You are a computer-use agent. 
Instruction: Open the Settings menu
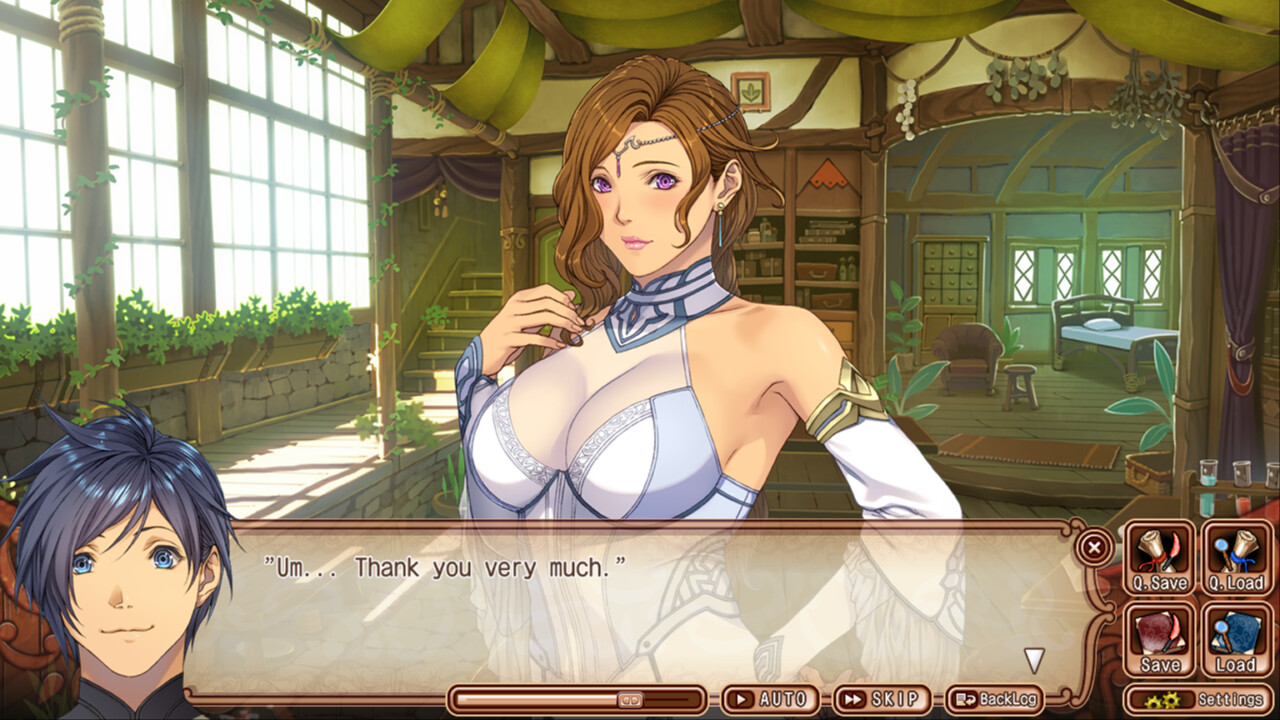click(x=1198, y=699)
